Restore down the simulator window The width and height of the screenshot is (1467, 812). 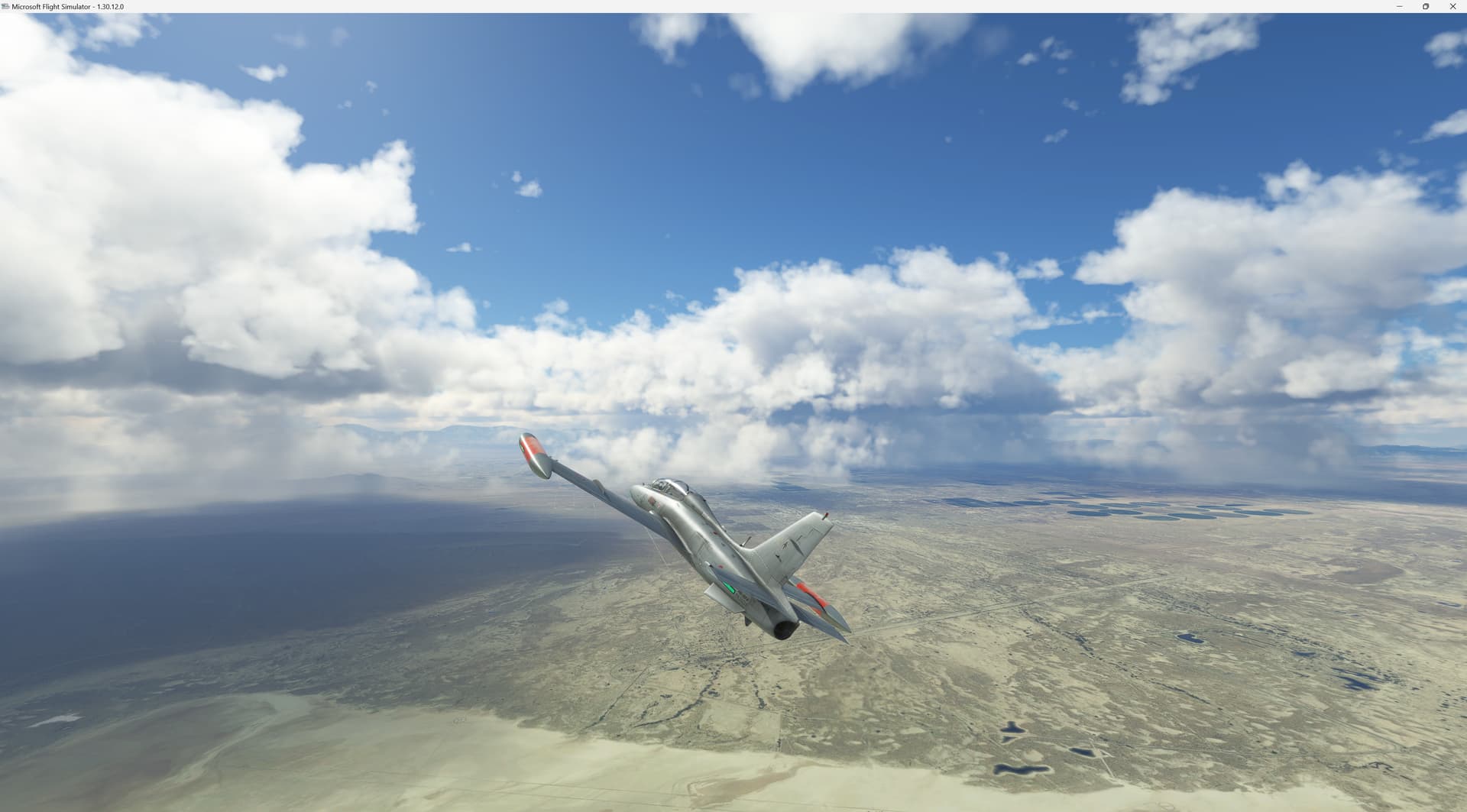[1426, 6]
